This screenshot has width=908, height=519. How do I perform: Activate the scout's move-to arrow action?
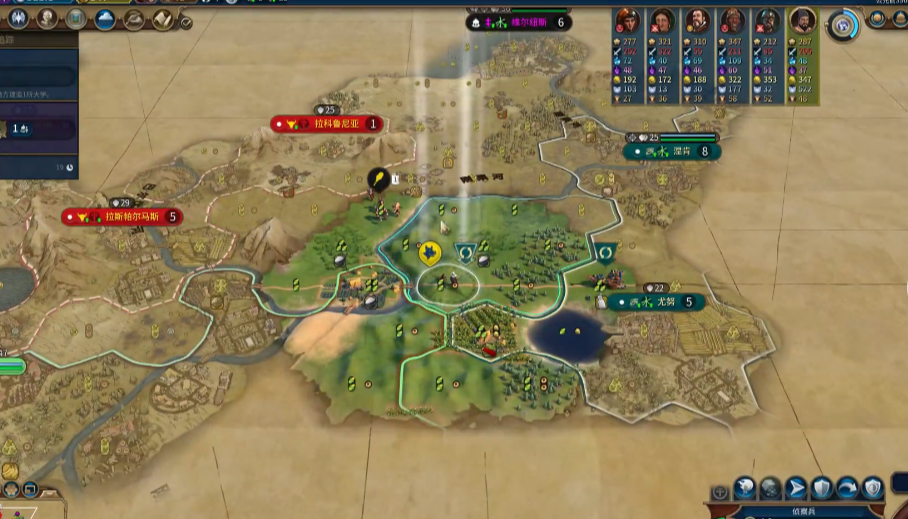pos(796,487)
